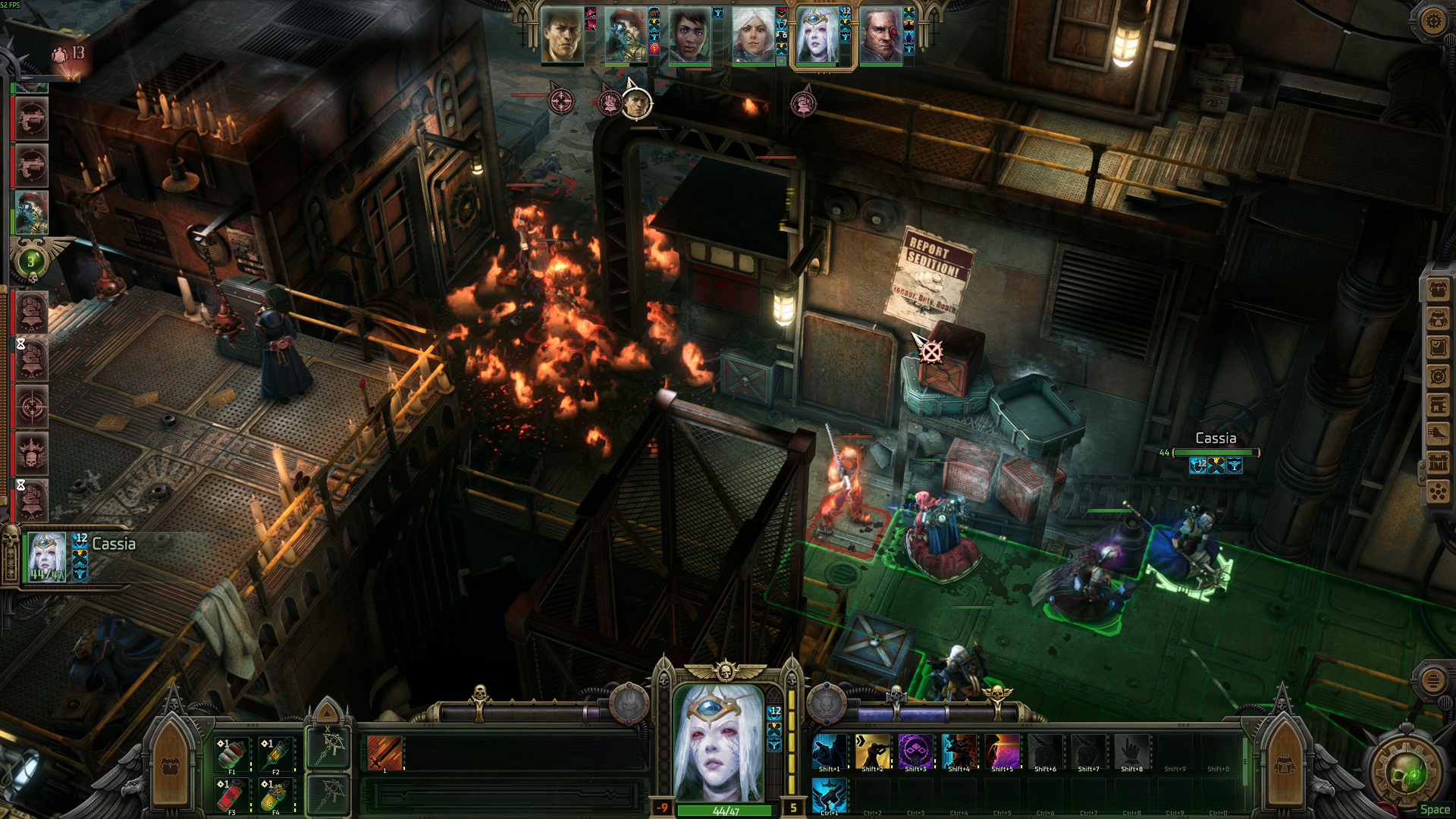Select the F1 grenade consumable slot
Viewport: 1456px width, 819px height.
point(232,755)
